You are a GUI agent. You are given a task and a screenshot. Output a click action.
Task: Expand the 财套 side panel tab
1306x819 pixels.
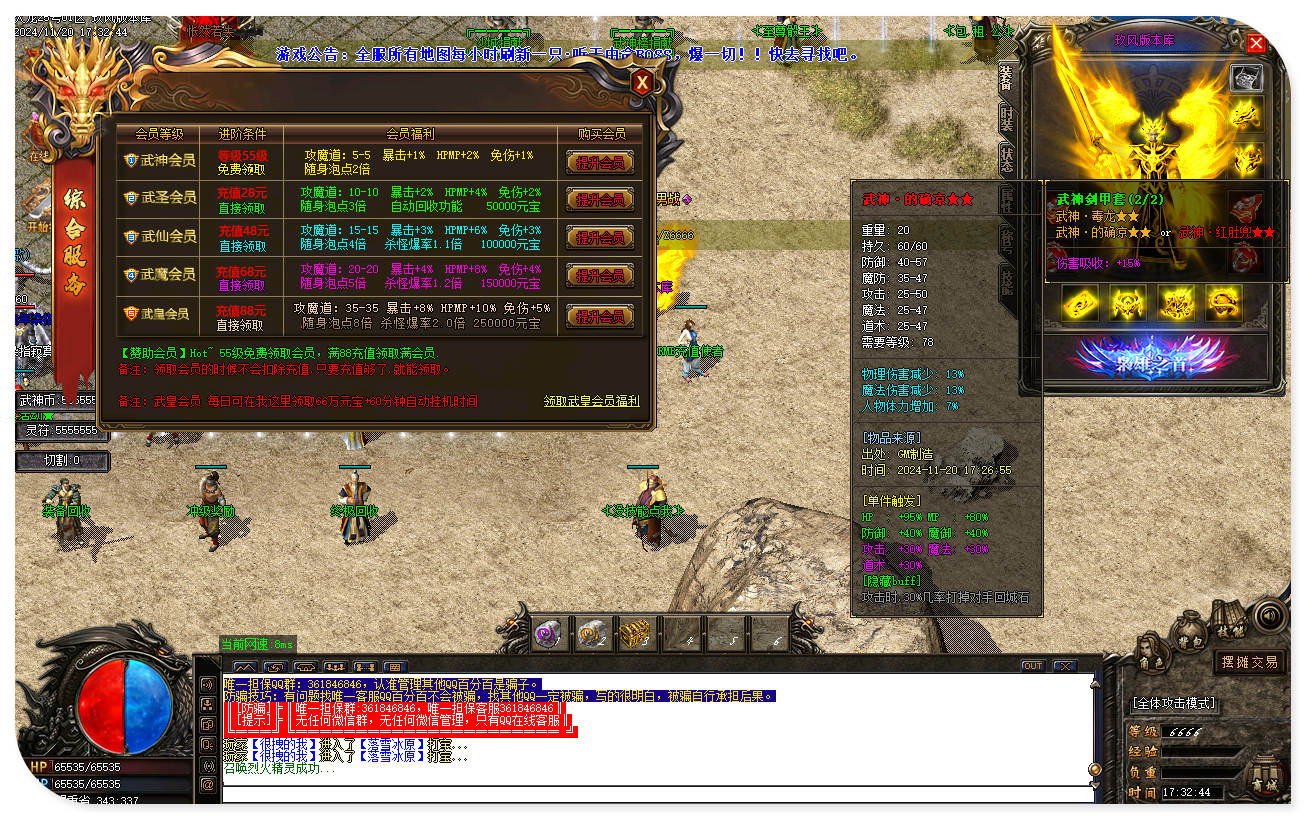[1010, 115]
